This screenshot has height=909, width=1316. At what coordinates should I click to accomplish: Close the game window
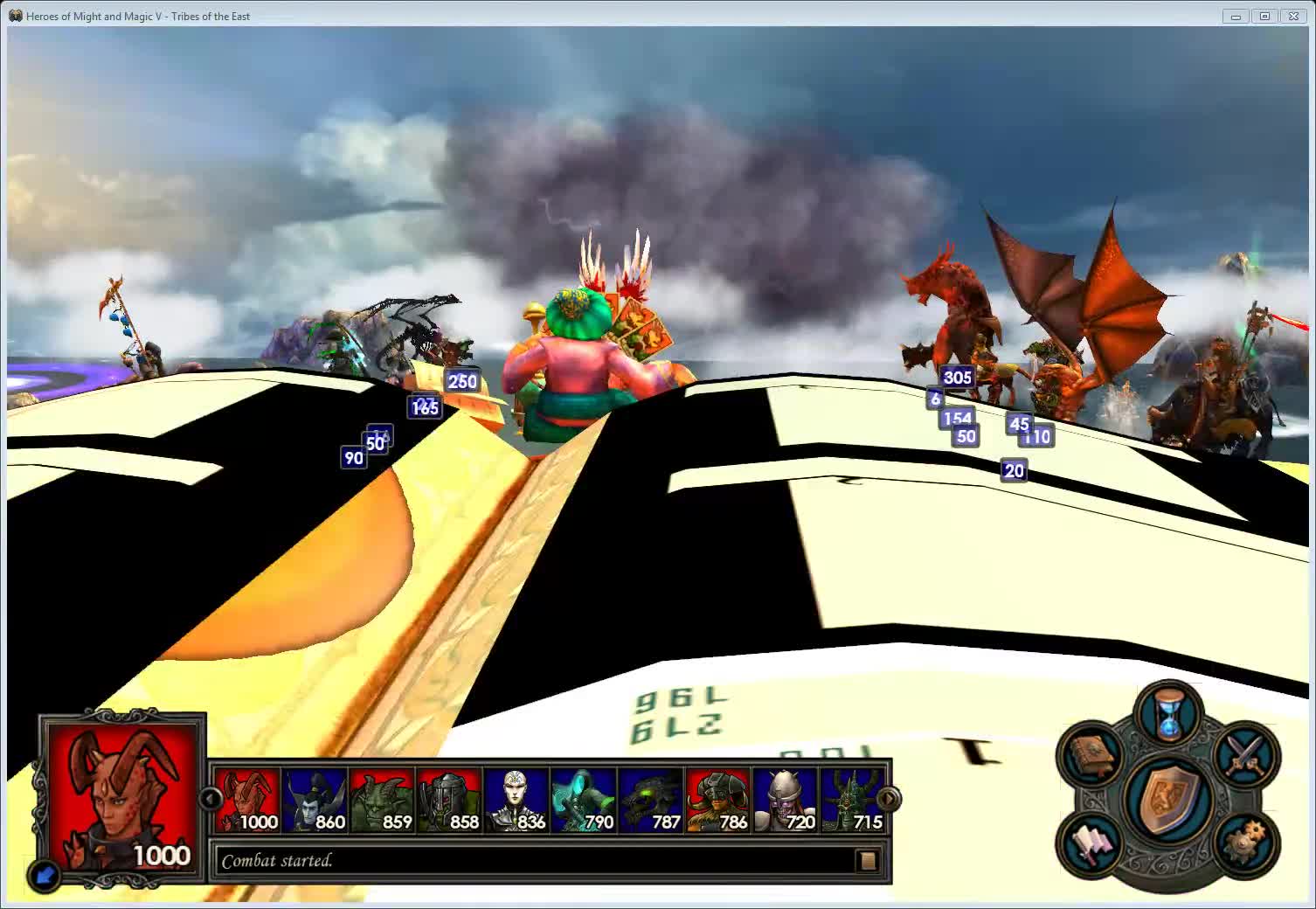pyautogui.click(x=1293, y=16)
